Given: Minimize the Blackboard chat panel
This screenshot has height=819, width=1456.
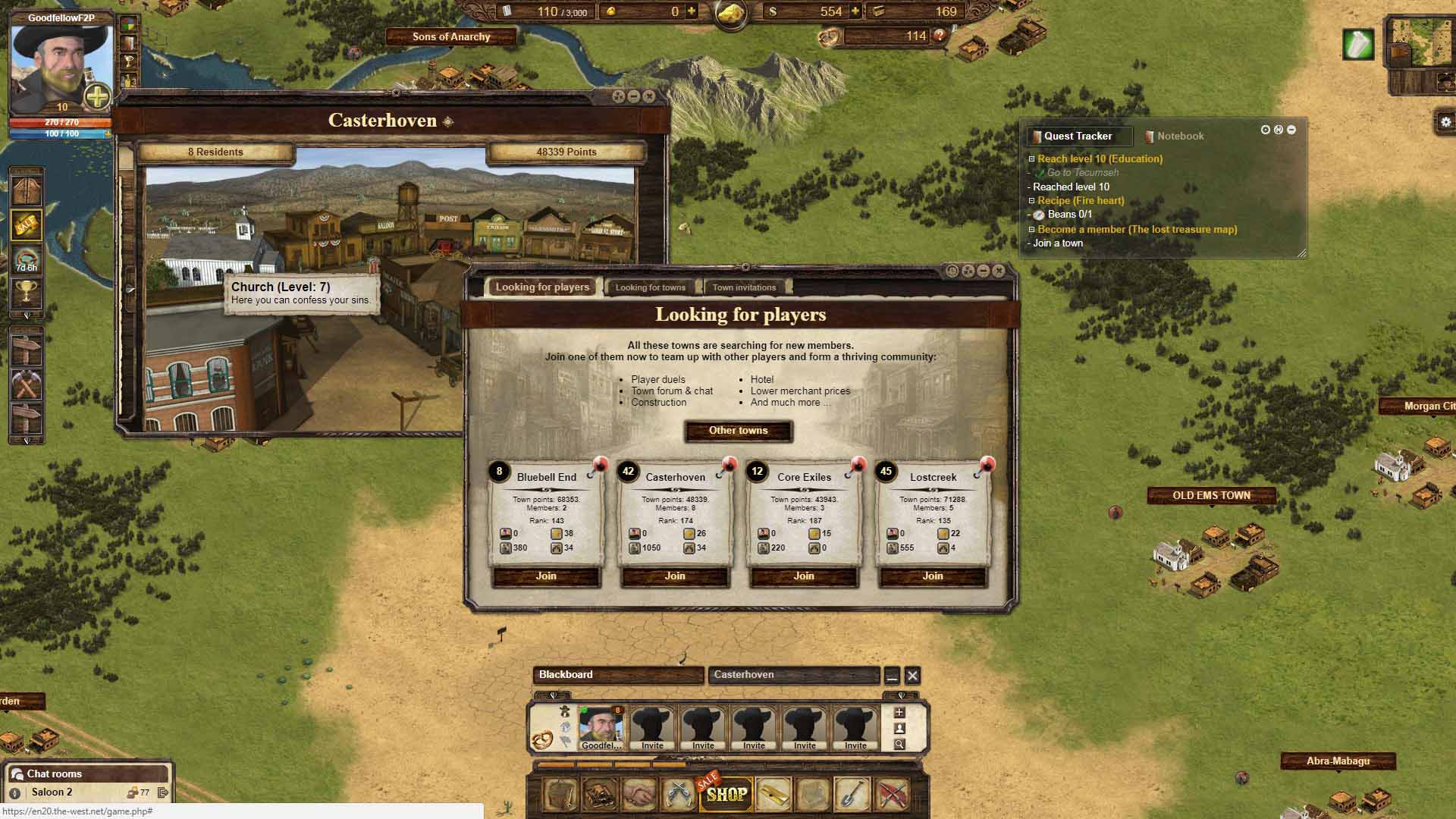Looking at the screenshot, I should (892, 675).
